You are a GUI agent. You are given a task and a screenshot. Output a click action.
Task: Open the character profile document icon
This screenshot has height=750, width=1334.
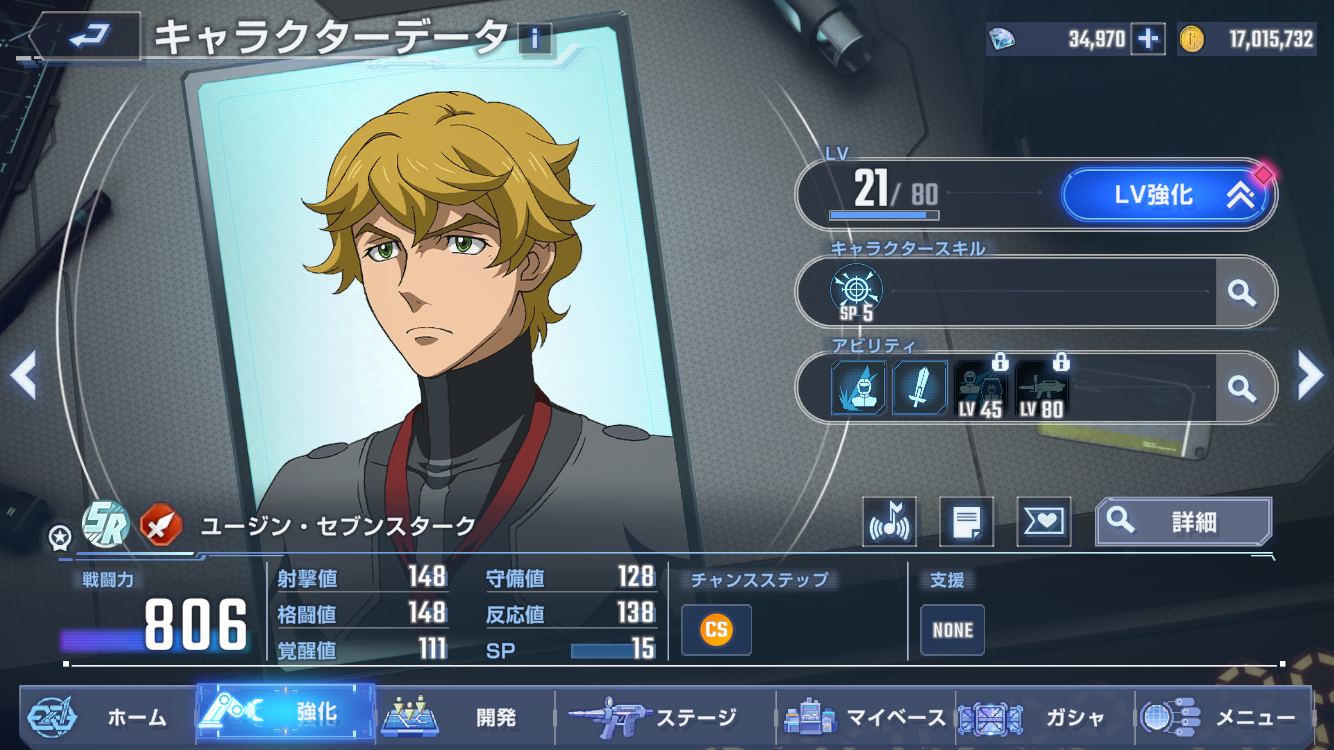tap(967, 521)
